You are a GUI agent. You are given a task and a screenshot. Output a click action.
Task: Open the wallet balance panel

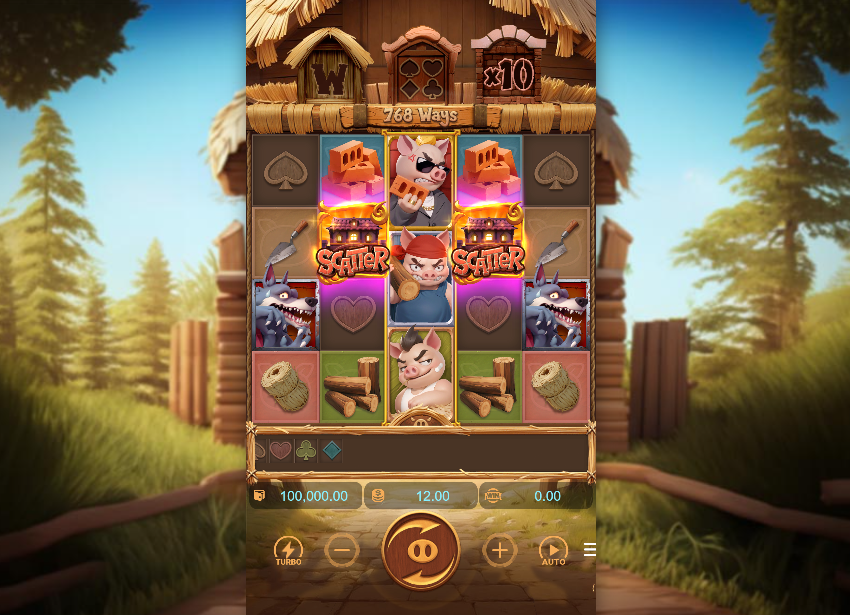click(305, 496)
